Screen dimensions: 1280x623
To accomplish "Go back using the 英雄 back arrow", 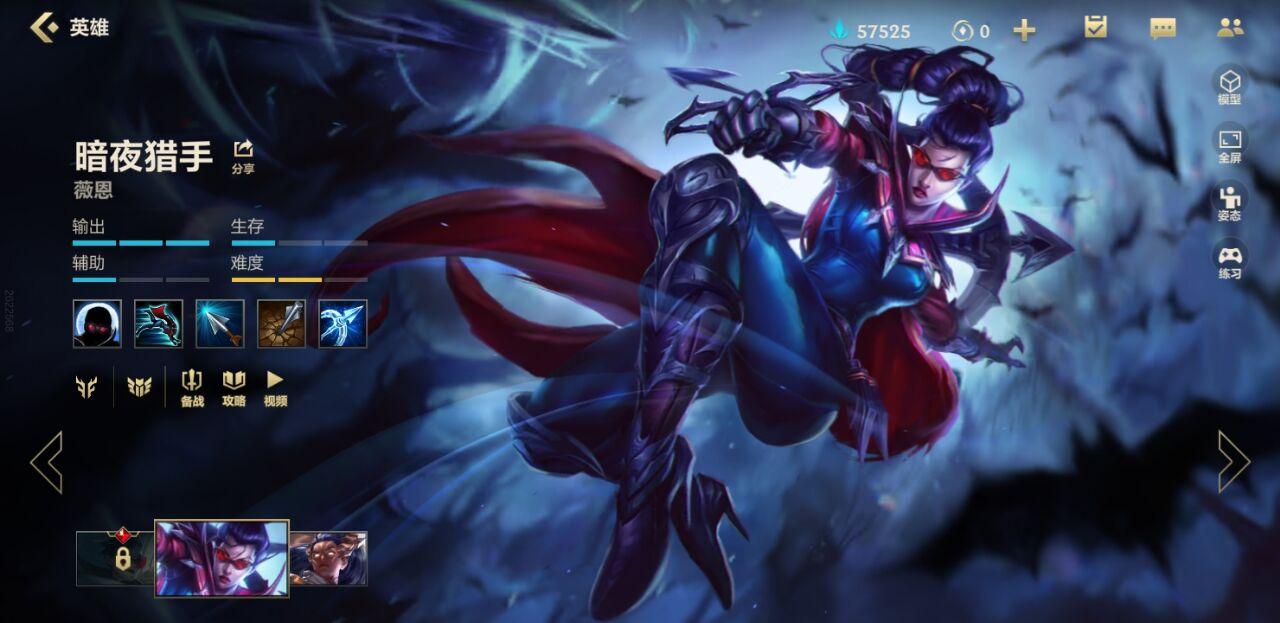I will (x=45, y=28).
